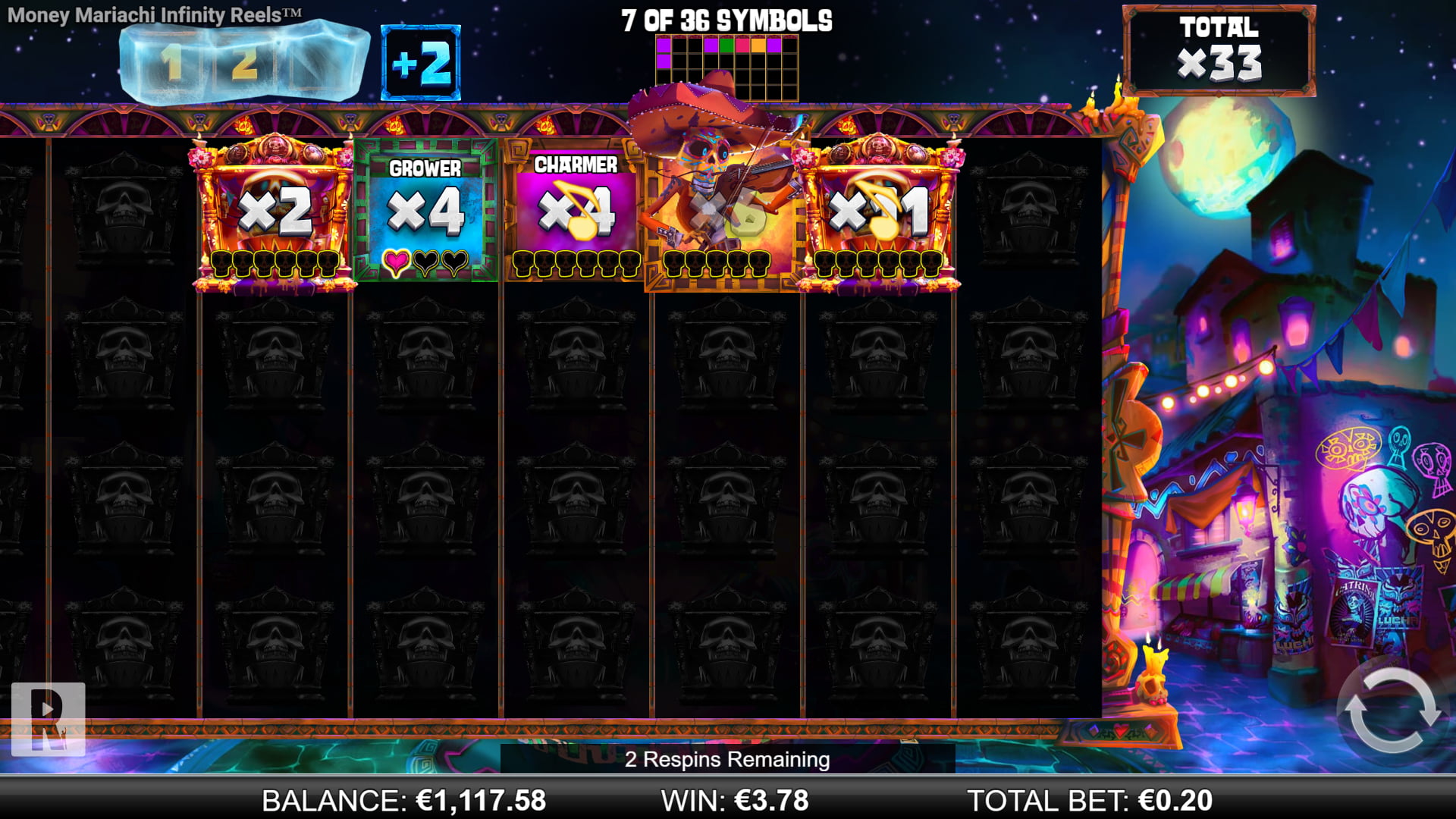
Task: Click the Total Bet label
Action: point(1046,799)
